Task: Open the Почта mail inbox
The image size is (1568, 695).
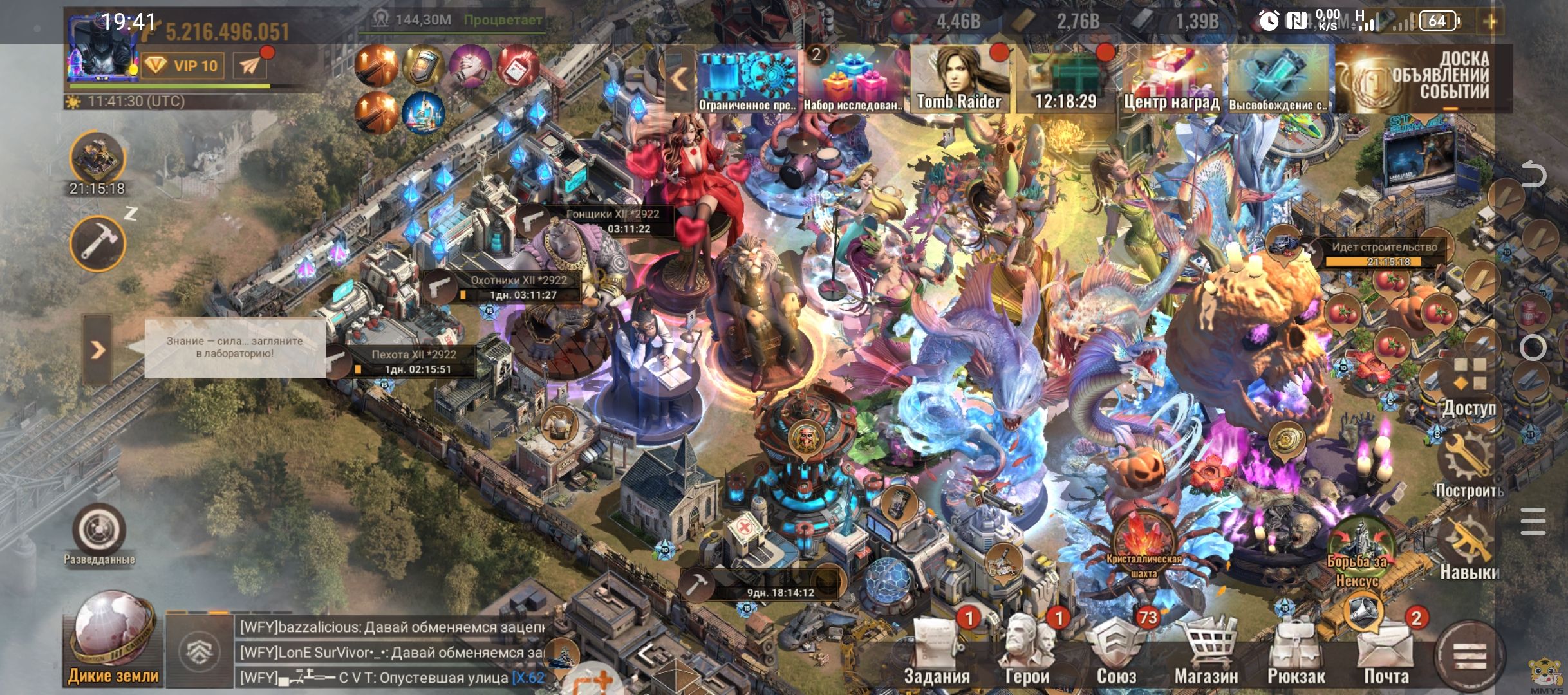Action: [1386, 650]
